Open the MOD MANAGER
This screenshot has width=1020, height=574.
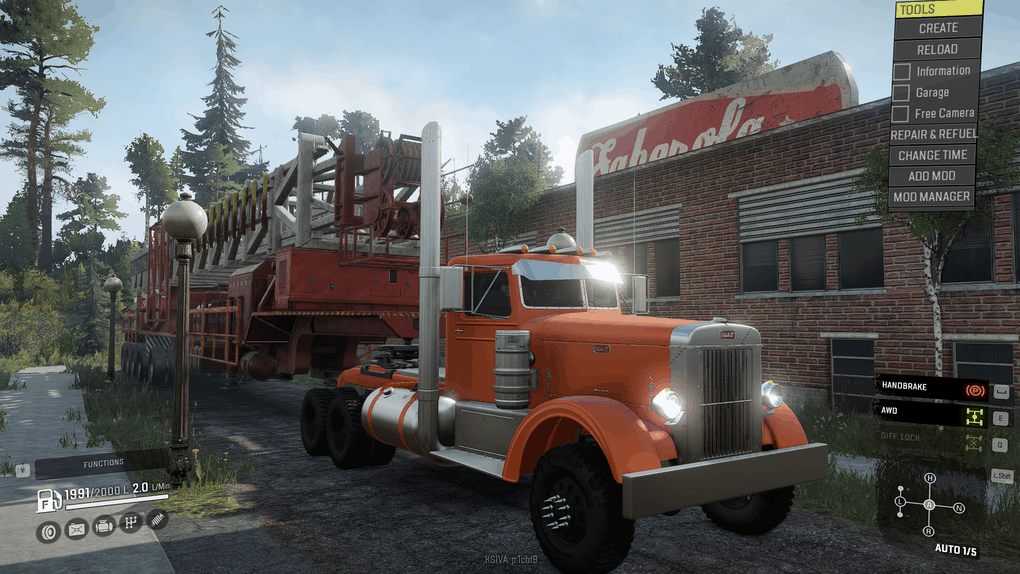[x=932, y=197]
